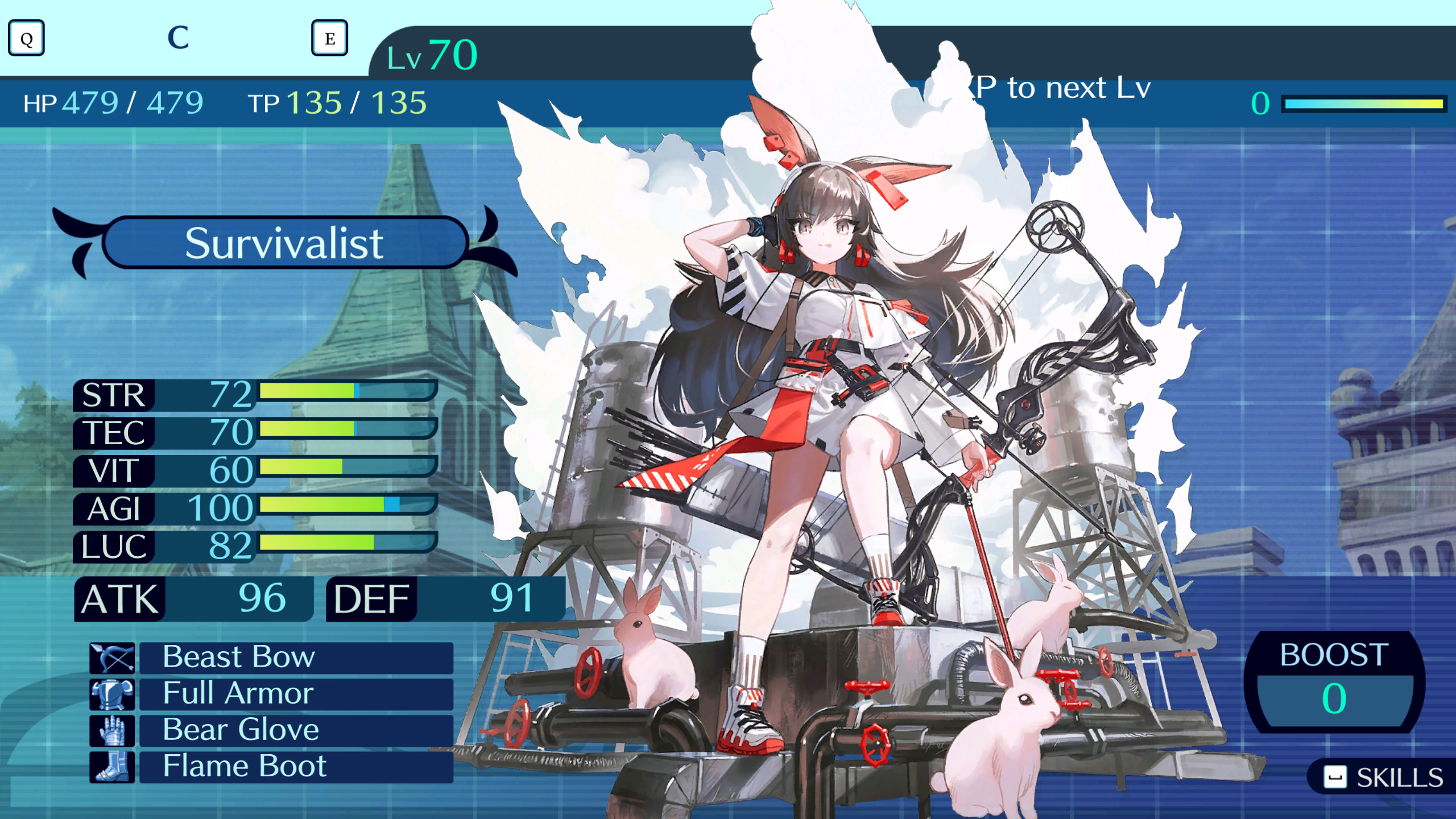Click the E shortcut key badge
Screen dimensions: 1456x819
[x=330, y=39]
